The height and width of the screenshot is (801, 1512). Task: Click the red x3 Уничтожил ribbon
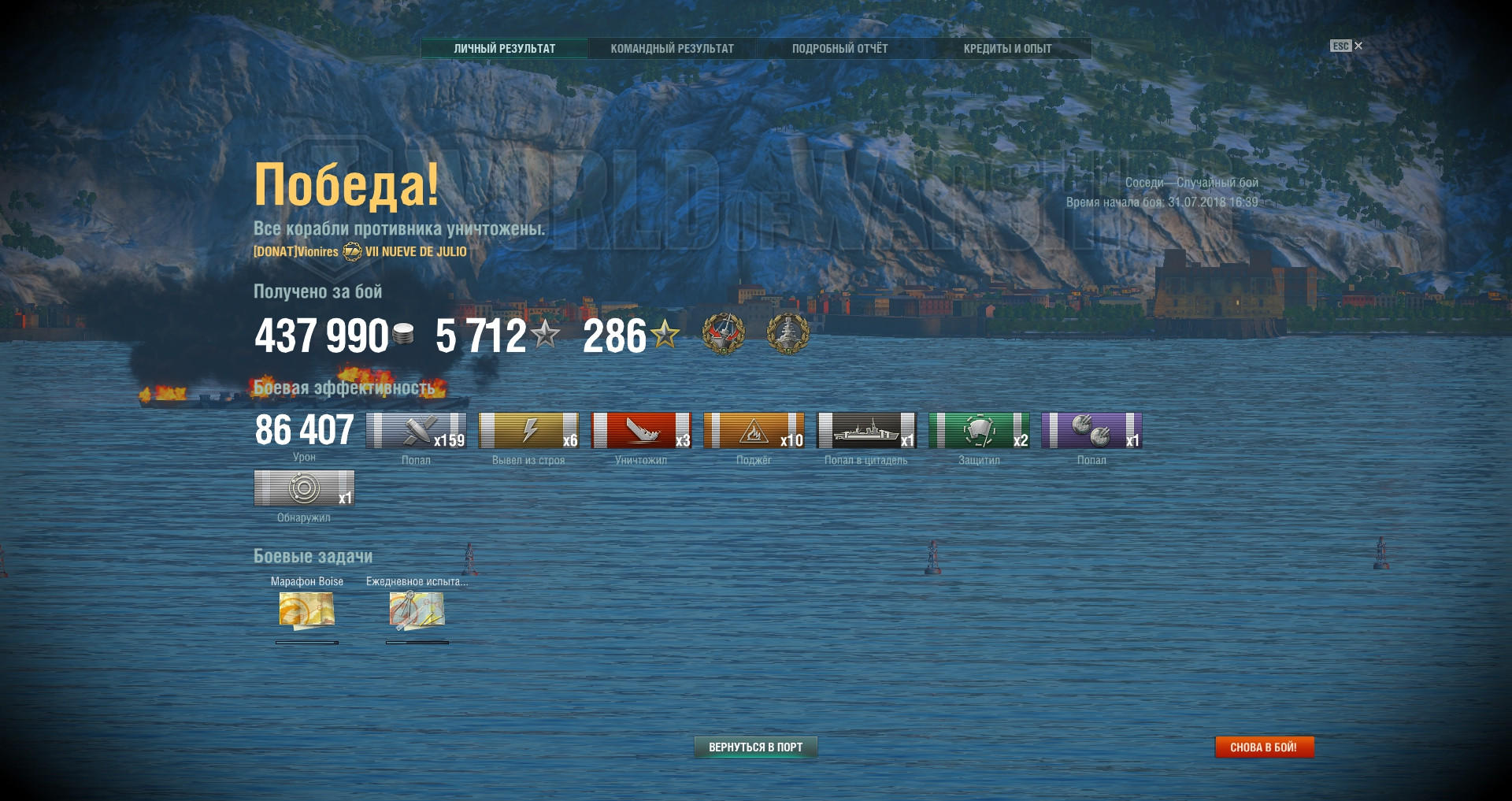pyautogui.click(x=641, y=430)
